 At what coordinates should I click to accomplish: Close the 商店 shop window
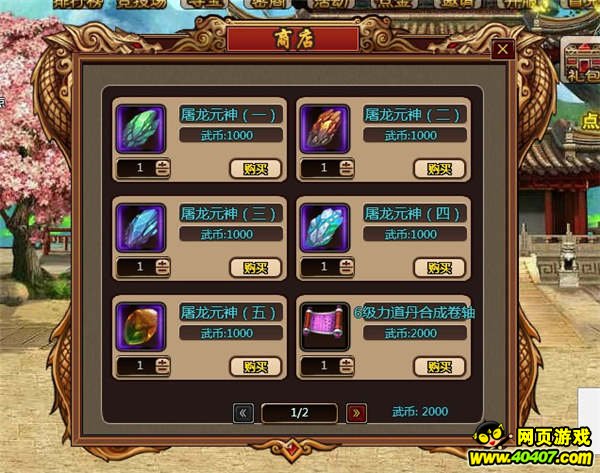[503, 50]
